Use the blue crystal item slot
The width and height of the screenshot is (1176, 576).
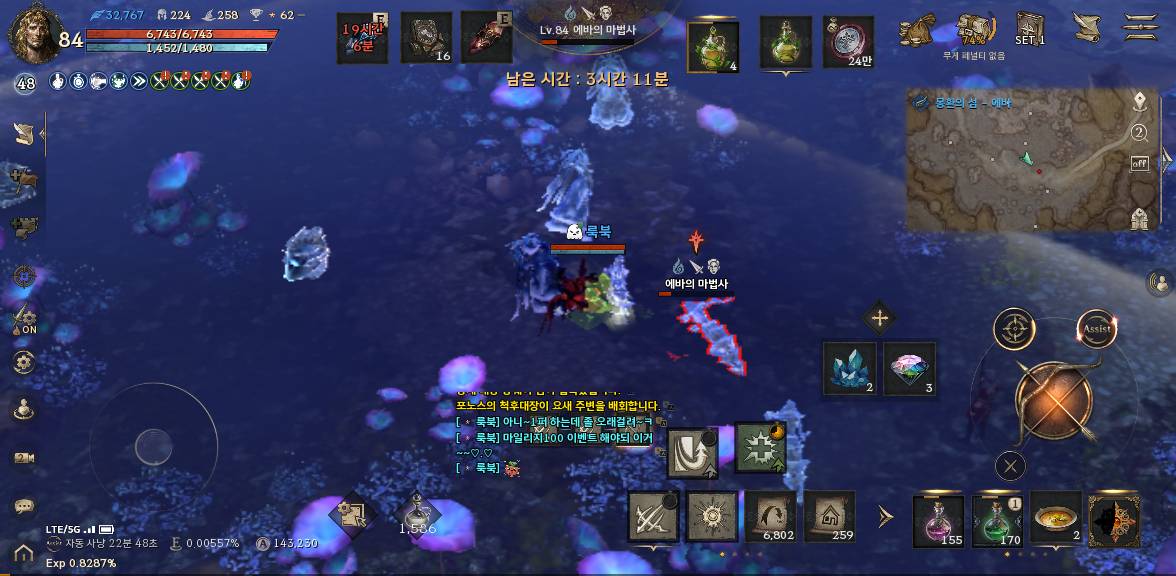pyautogui.click(x=850, y=368)
